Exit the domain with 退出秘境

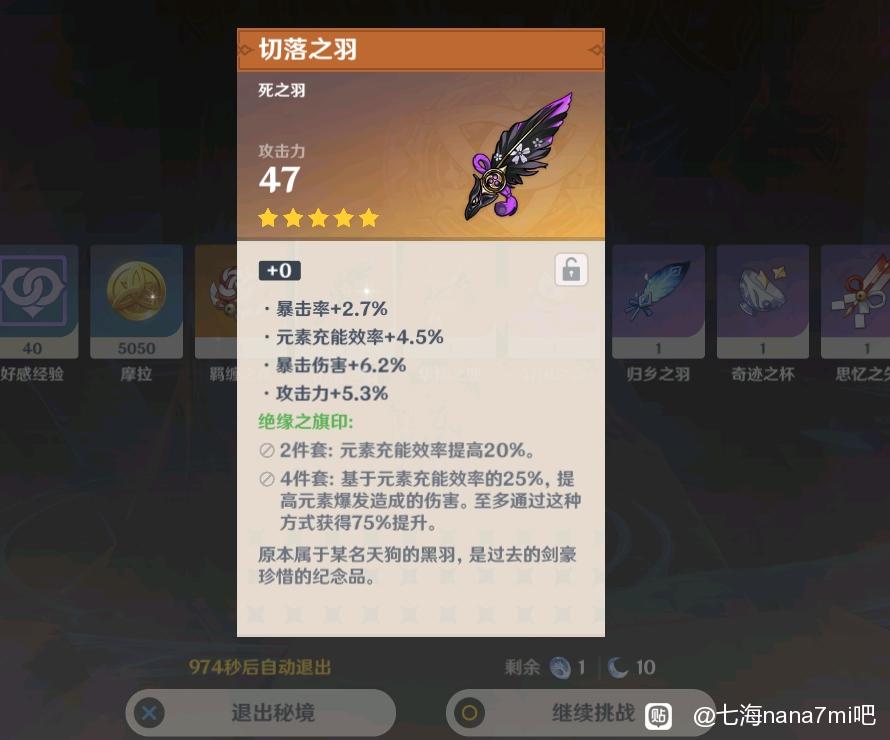[260, 713]
